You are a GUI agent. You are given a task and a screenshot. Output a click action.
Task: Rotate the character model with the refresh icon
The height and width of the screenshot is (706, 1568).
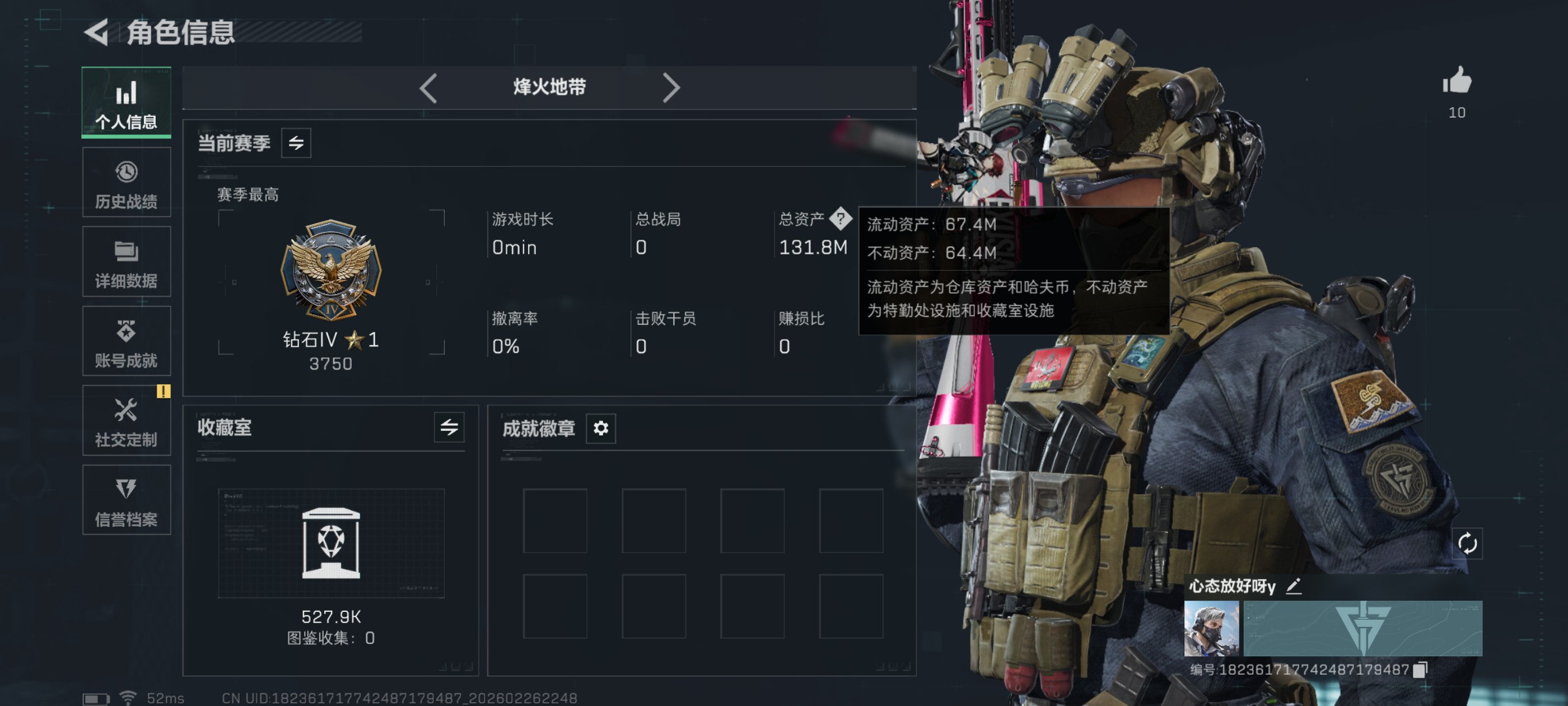pos(1467,543)
